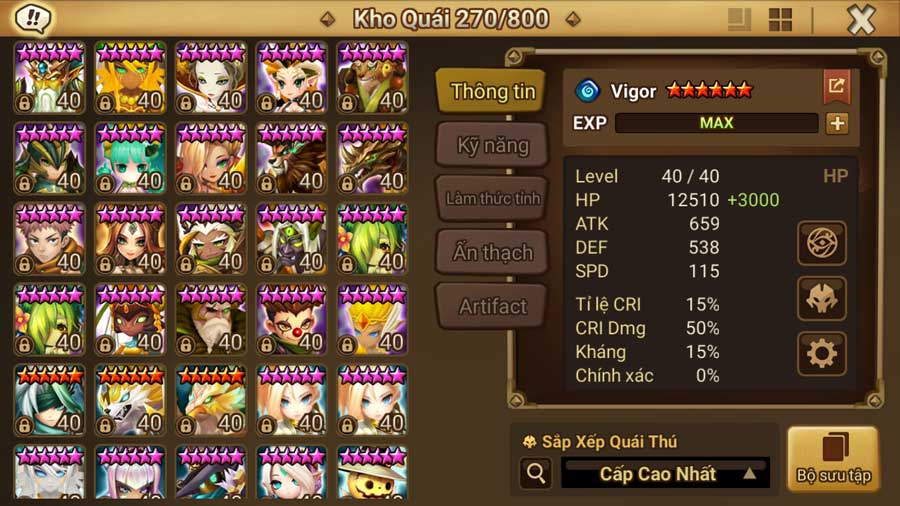The height and width of the screenshot is (506, 900).
Task: Open the Bộ sưu tập collection
Action: (833, 459)
